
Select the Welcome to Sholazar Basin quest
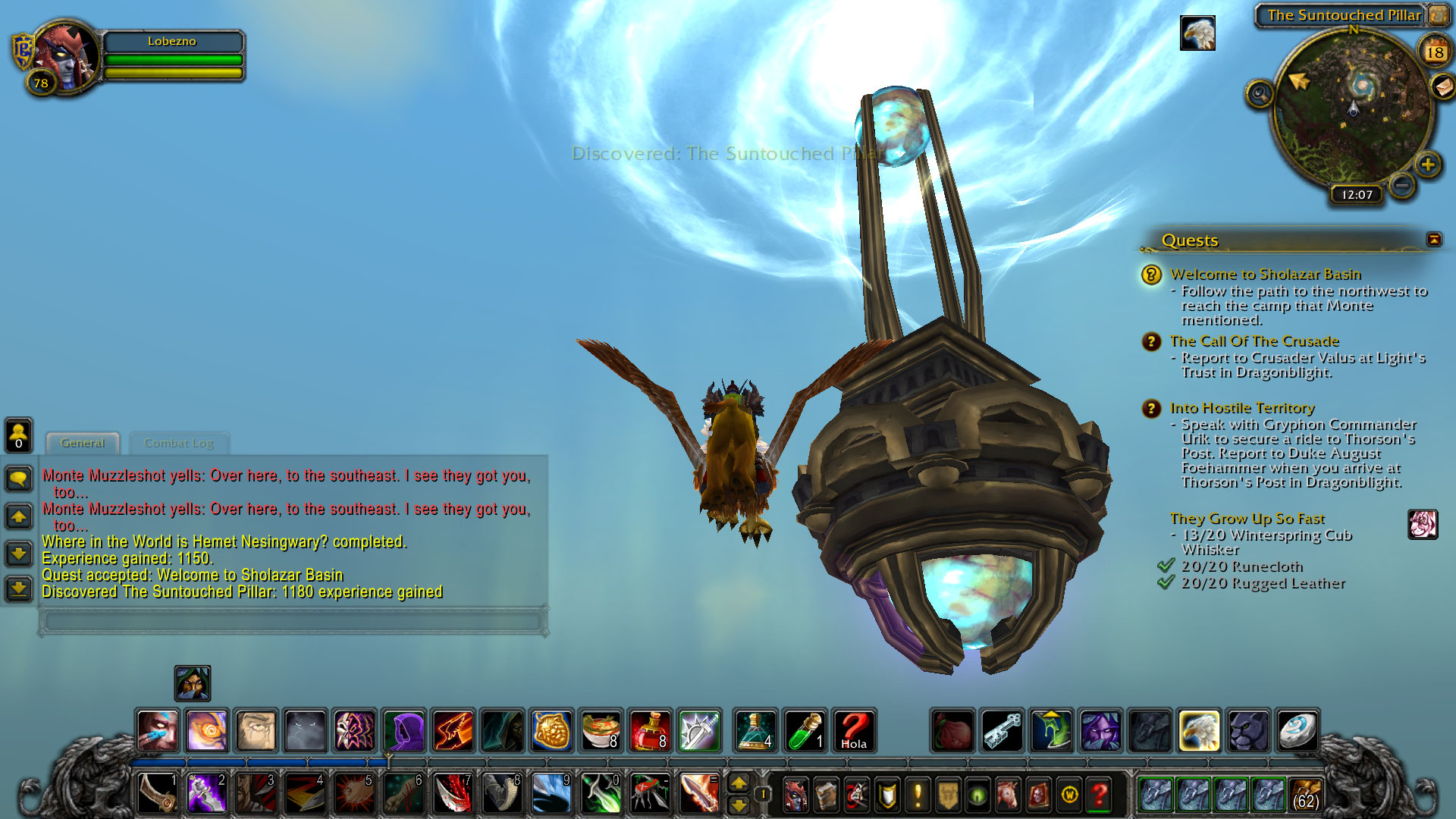1265,275
